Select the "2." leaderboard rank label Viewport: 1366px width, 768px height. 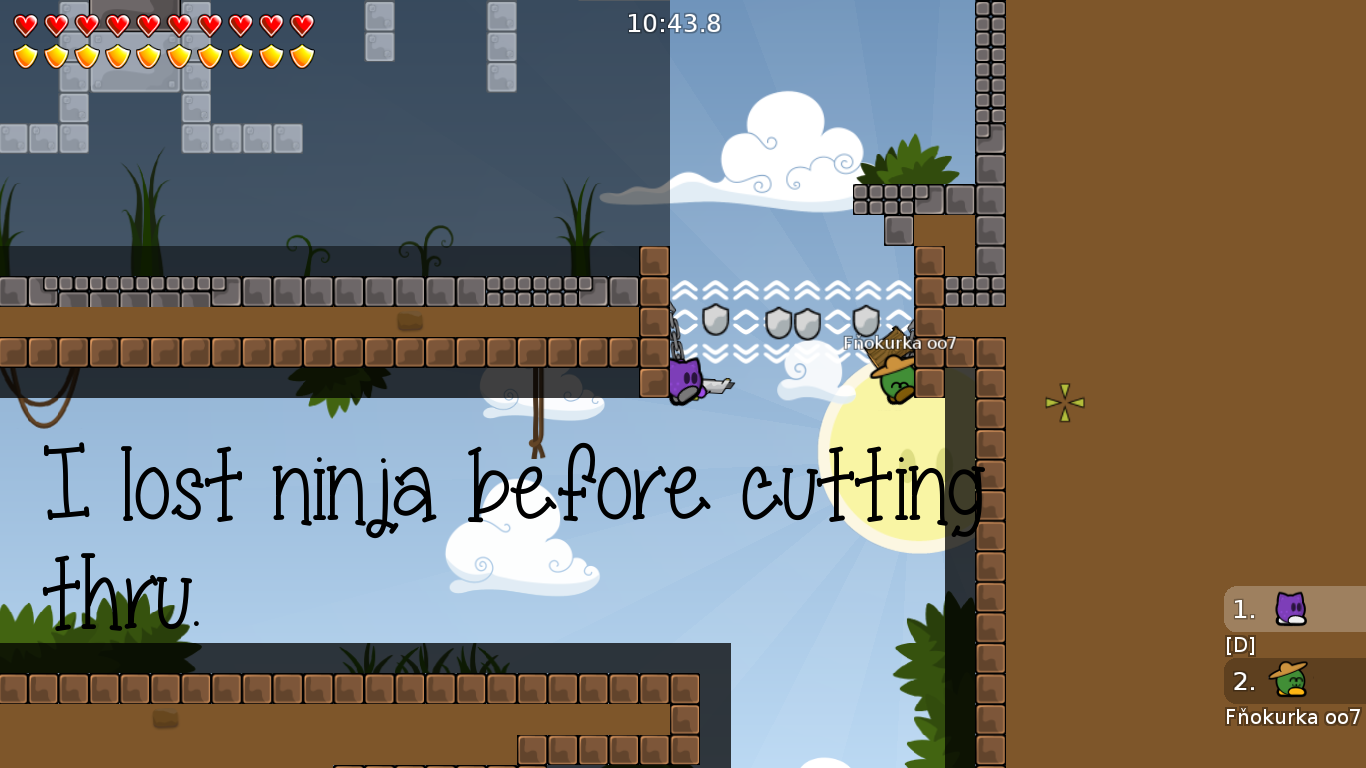[1243, 682]
